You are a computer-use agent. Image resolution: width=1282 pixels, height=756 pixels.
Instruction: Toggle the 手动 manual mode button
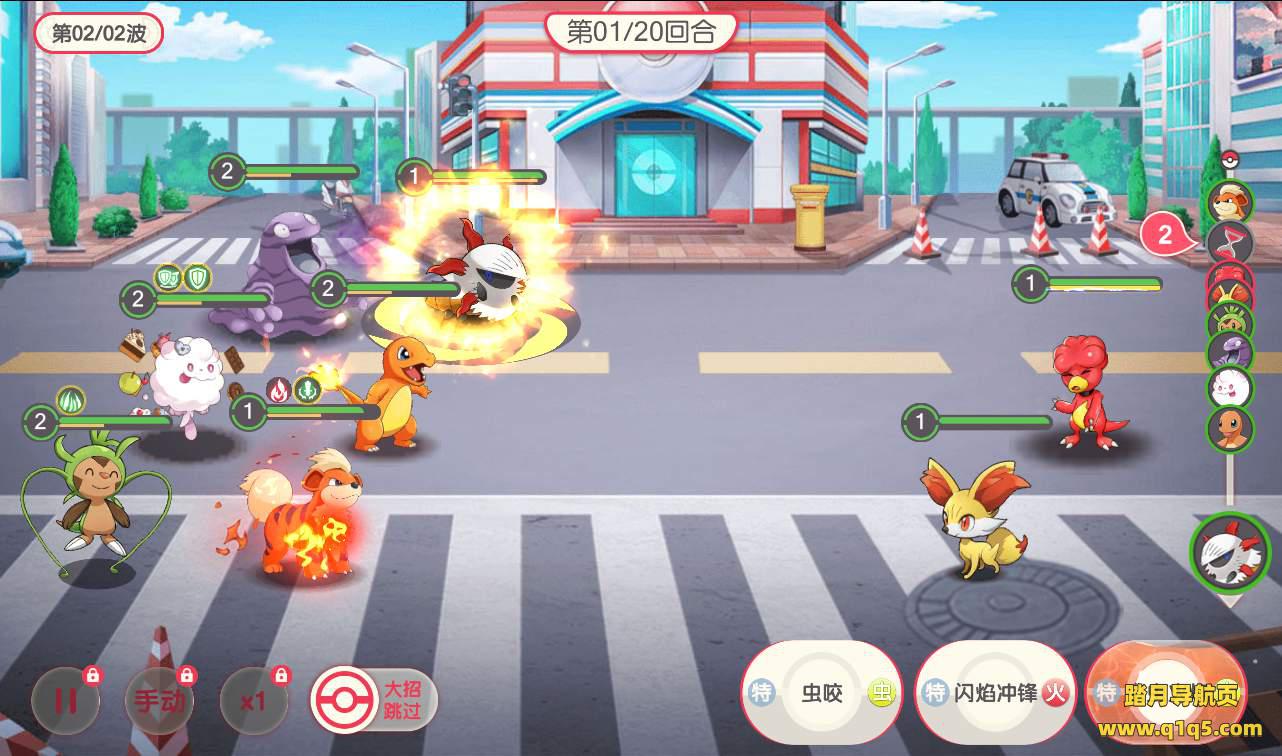click(159, 700)
